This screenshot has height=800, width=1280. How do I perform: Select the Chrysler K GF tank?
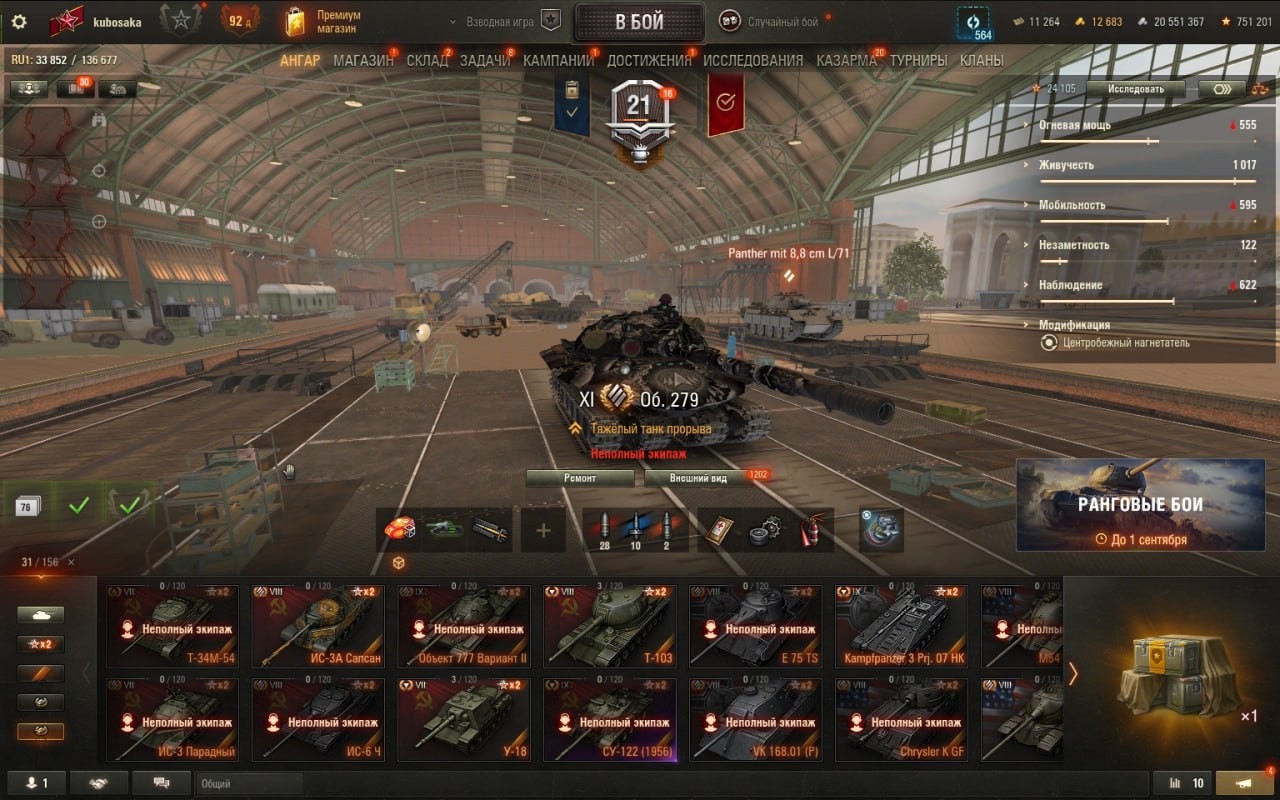tap(902, 720)
